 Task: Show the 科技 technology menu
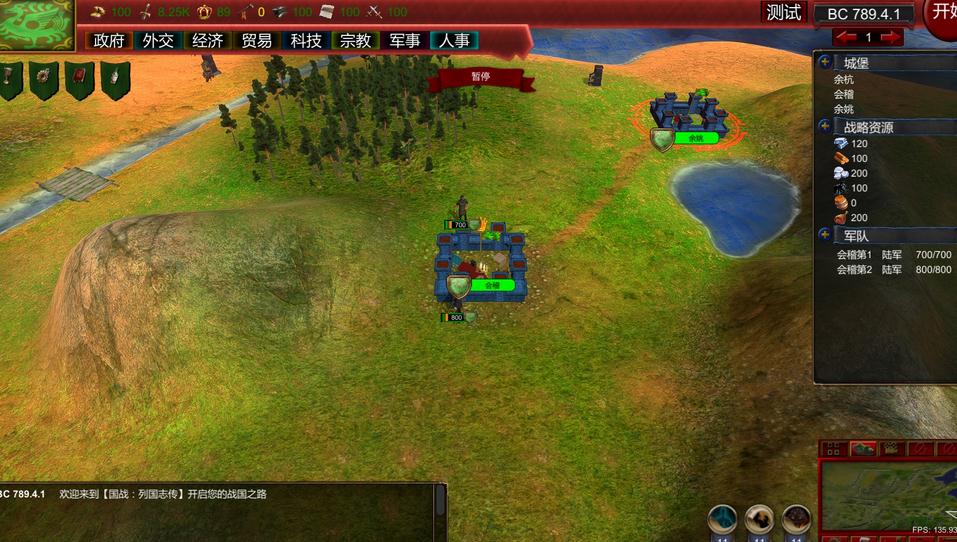[305, 41]
